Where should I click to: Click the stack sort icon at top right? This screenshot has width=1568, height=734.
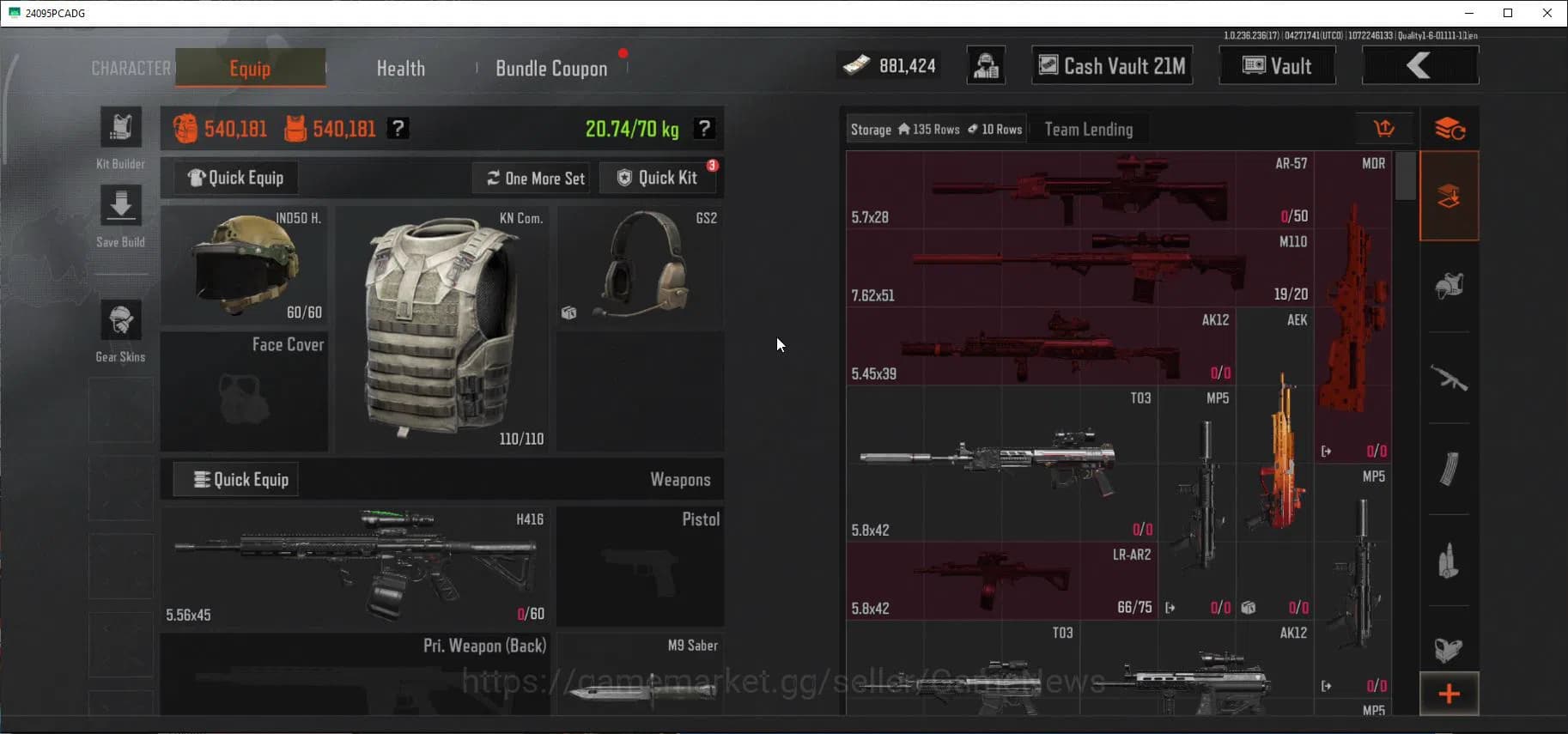click(1450, 128)
